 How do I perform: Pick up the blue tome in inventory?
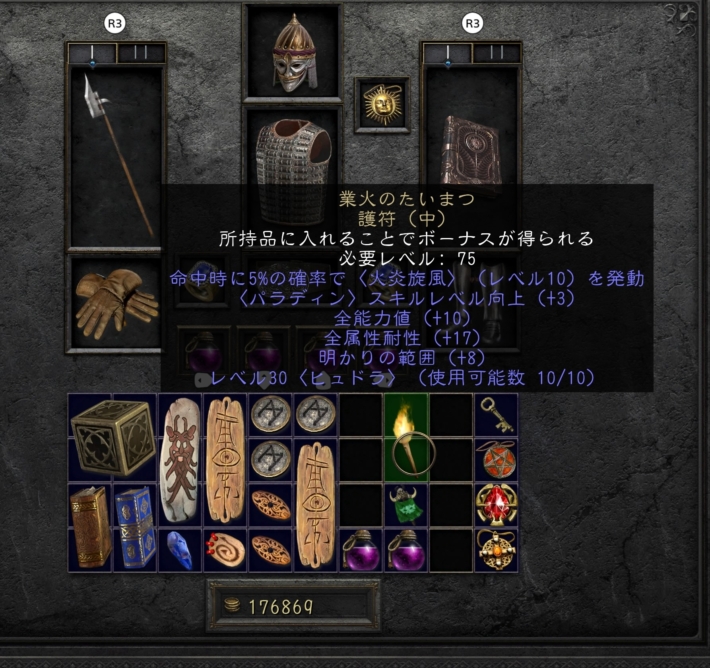point(134,526)
